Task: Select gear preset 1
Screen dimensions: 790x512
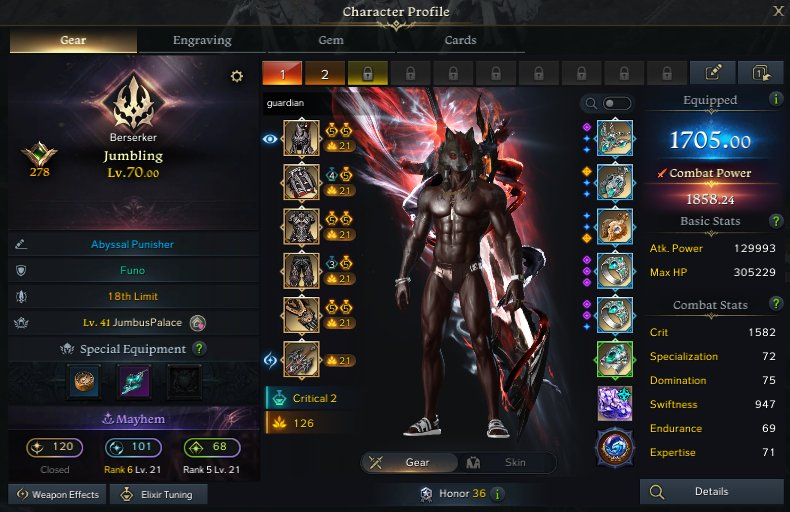Action: tap(282, 73)
